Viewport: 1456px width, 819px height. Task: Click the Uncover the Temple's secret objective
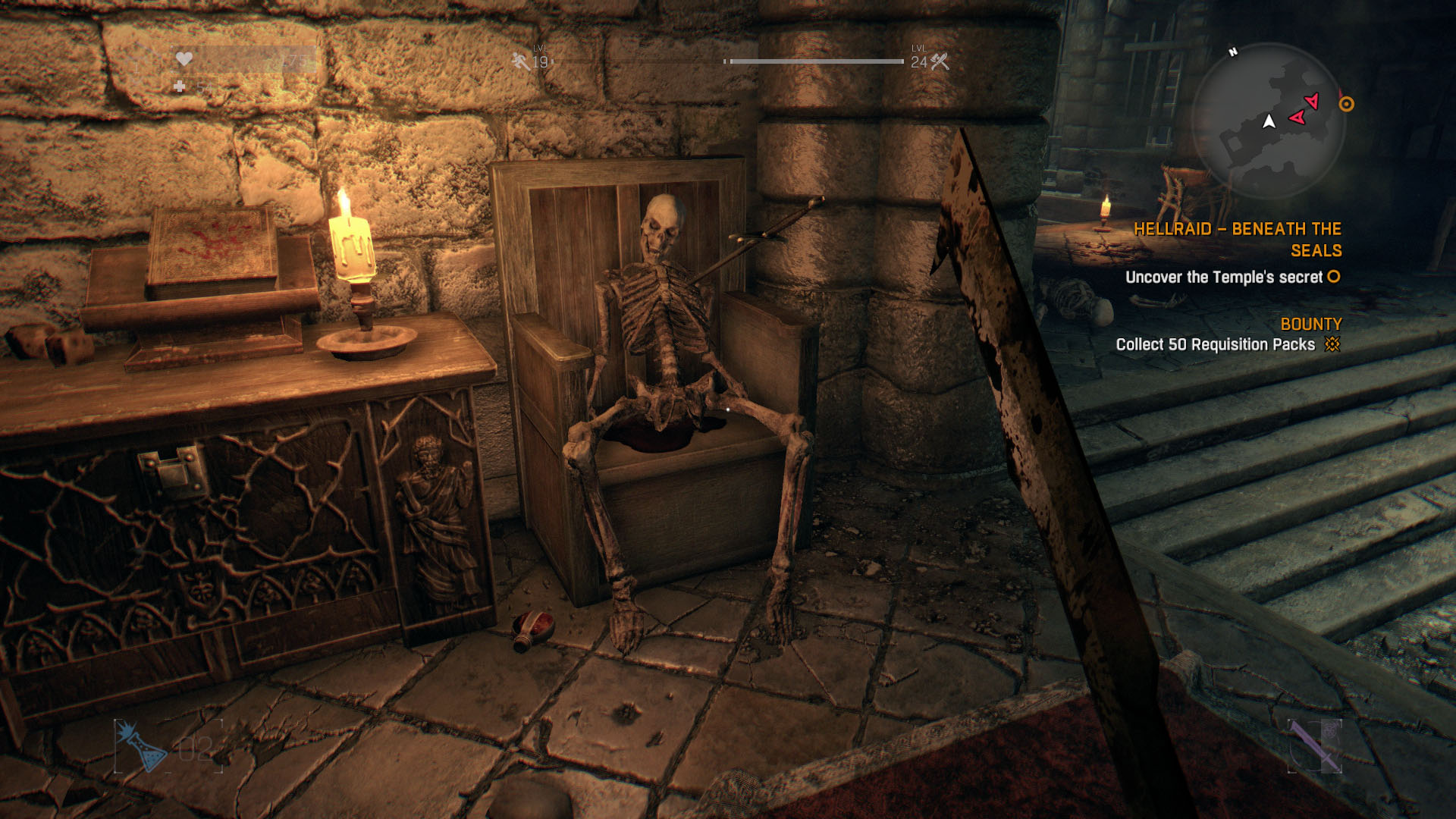click(x=1223, y=278)
